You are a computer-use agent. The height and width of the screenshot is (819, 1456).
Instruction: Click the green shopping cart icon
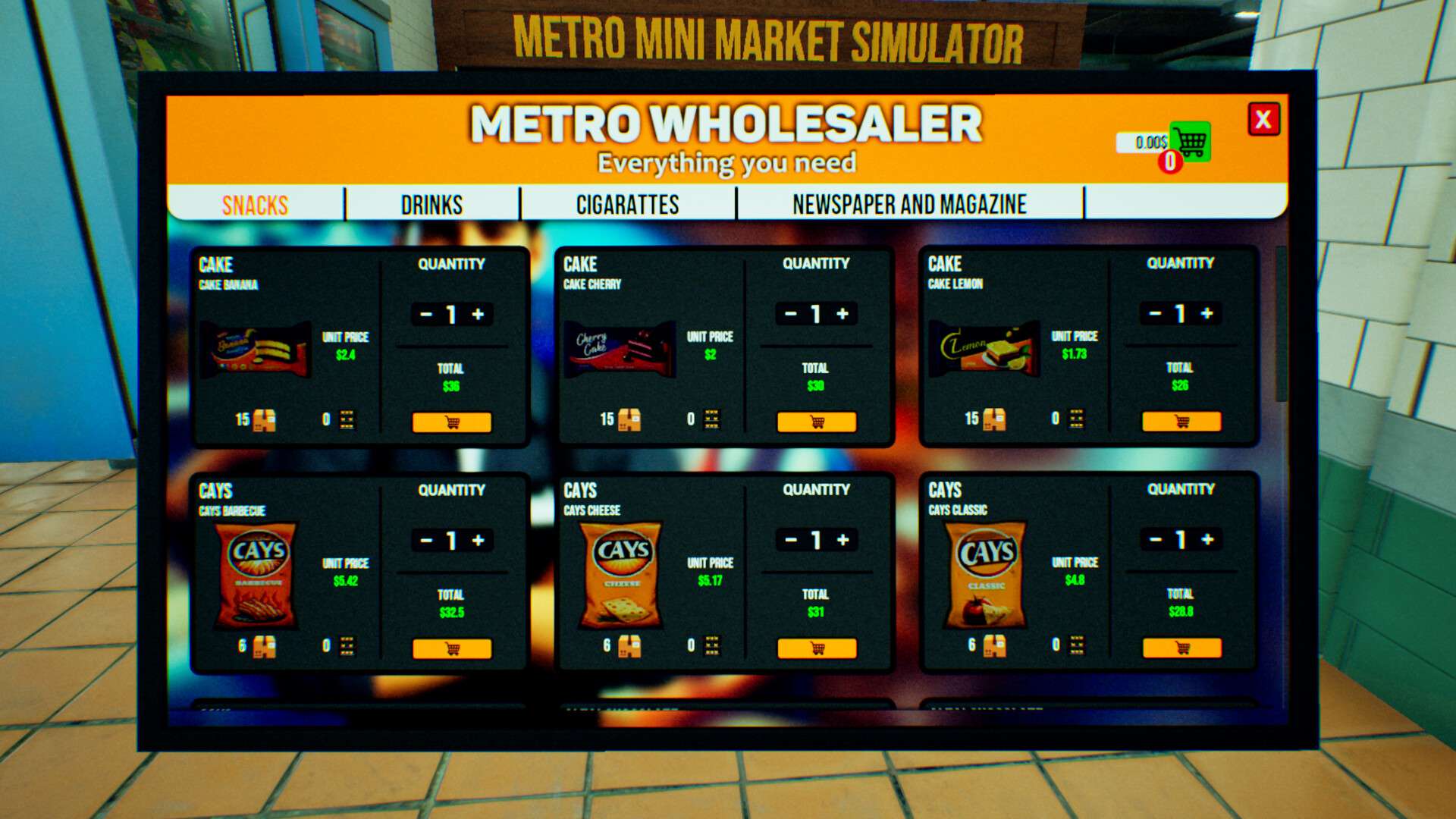click(1189, 141)
